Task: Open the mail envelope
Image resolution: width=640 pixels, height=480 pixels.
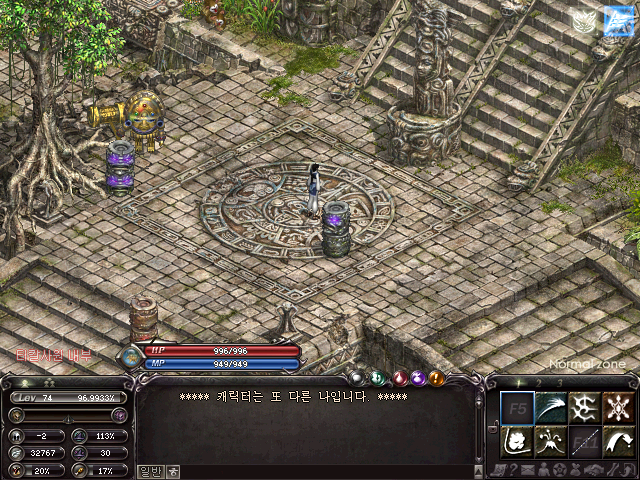Action: click(x=527, y=470)
